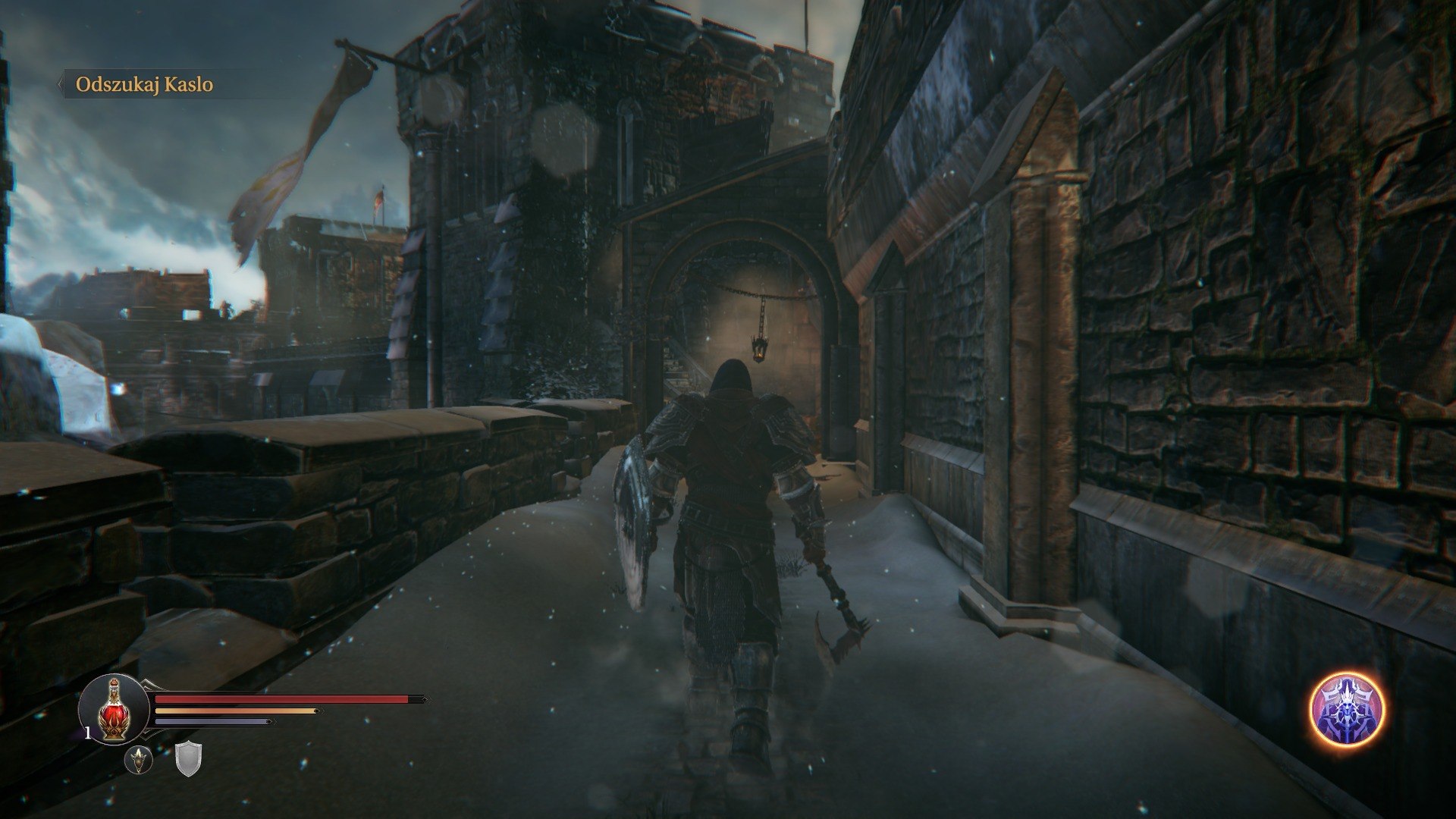Click the silver shield status icon
This screenshot has height=819, width=1456.
click(x=187, y=760)
